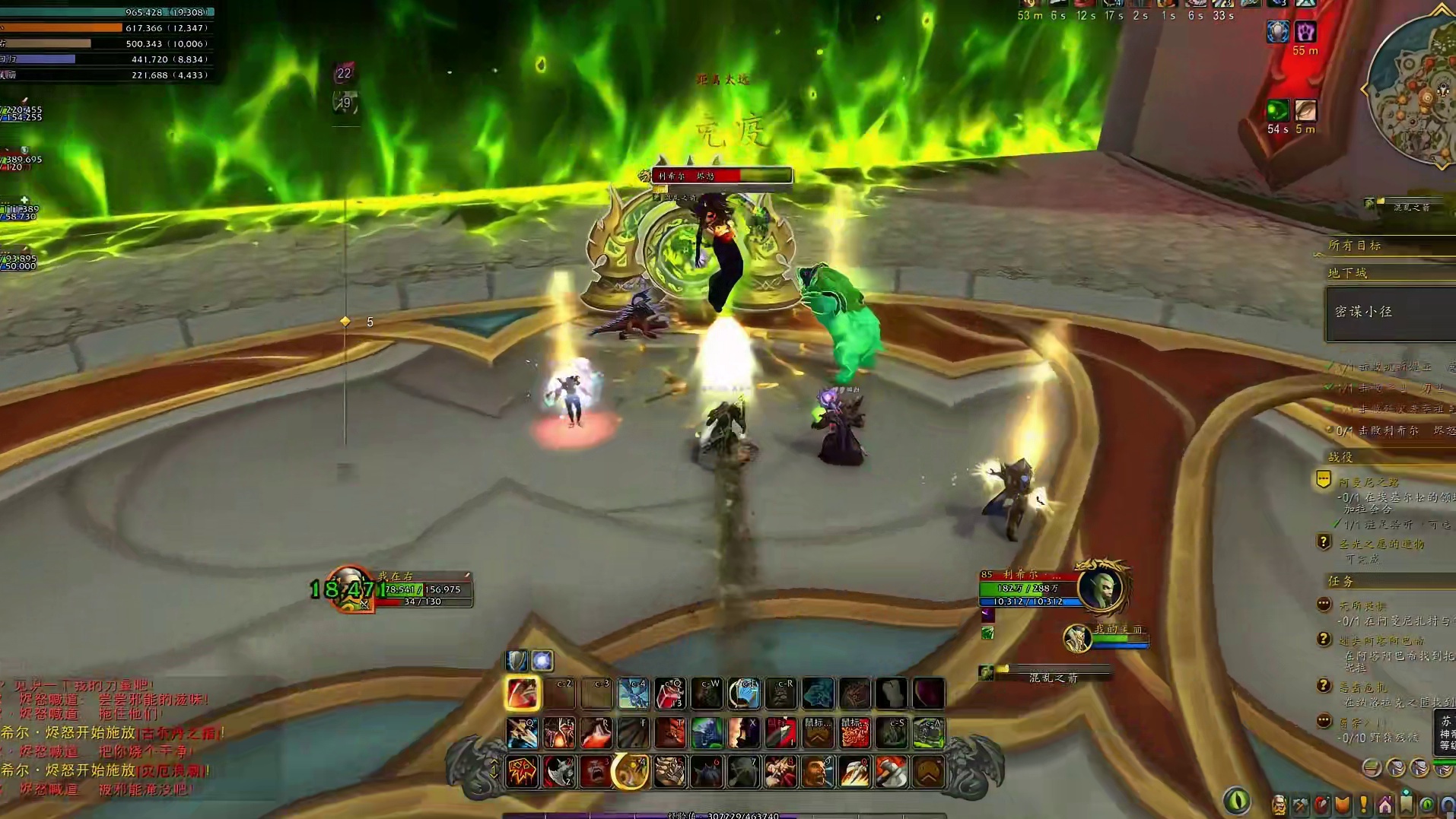
Task: Click the green-eyed beast ability icon
Action: [707, 733]
